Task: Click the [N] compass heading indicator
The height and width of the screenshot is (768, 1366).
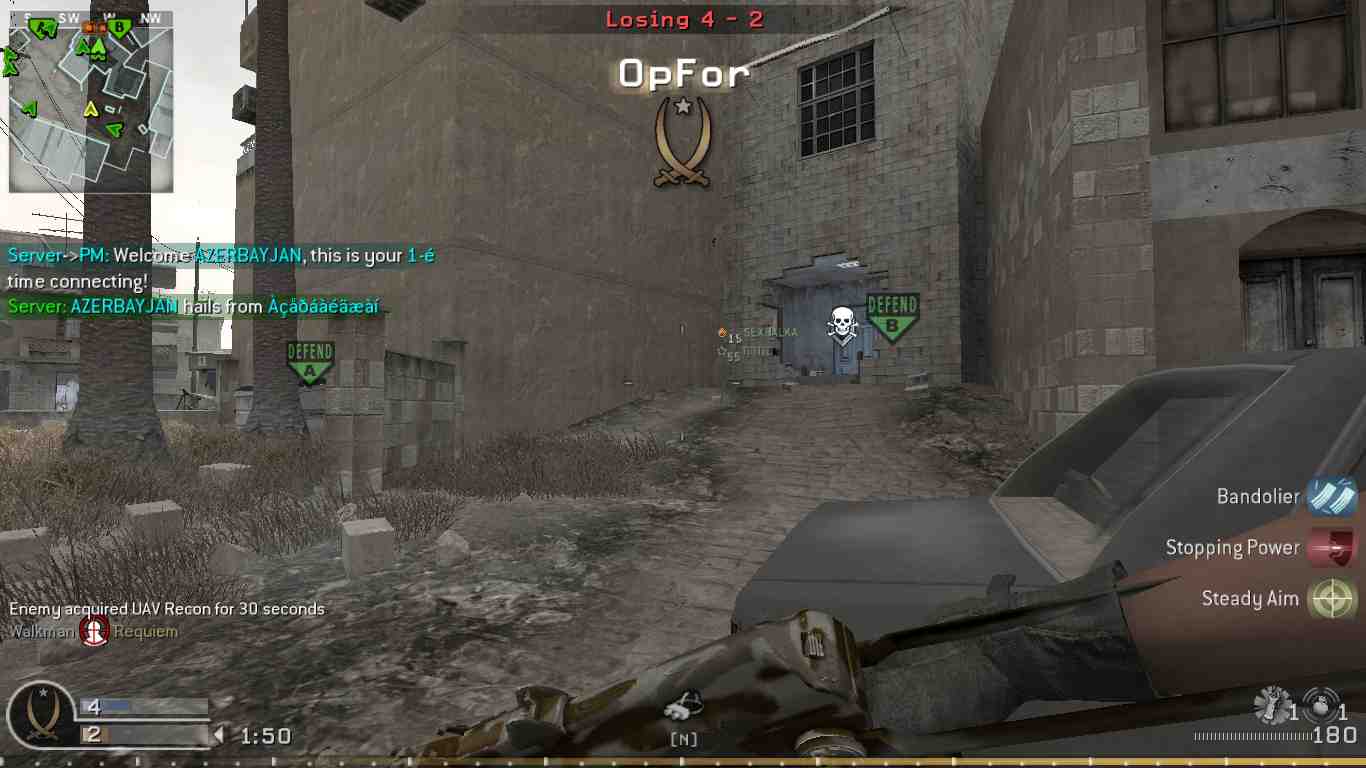Action: (683, 740)
